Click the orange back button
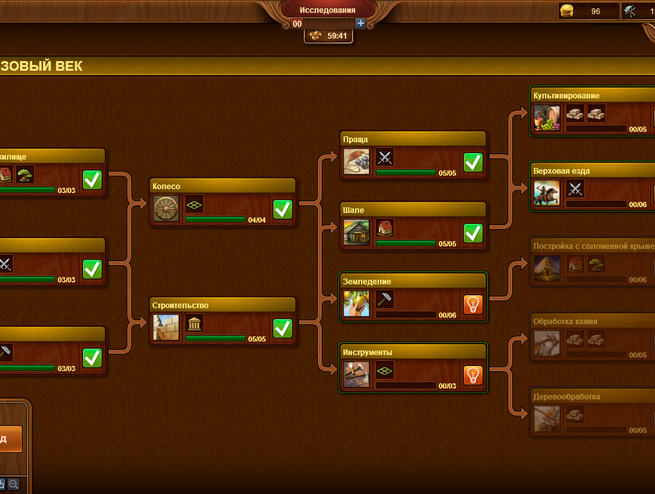Viewport: 655px width, 494px height. click(x=10, y=438)
